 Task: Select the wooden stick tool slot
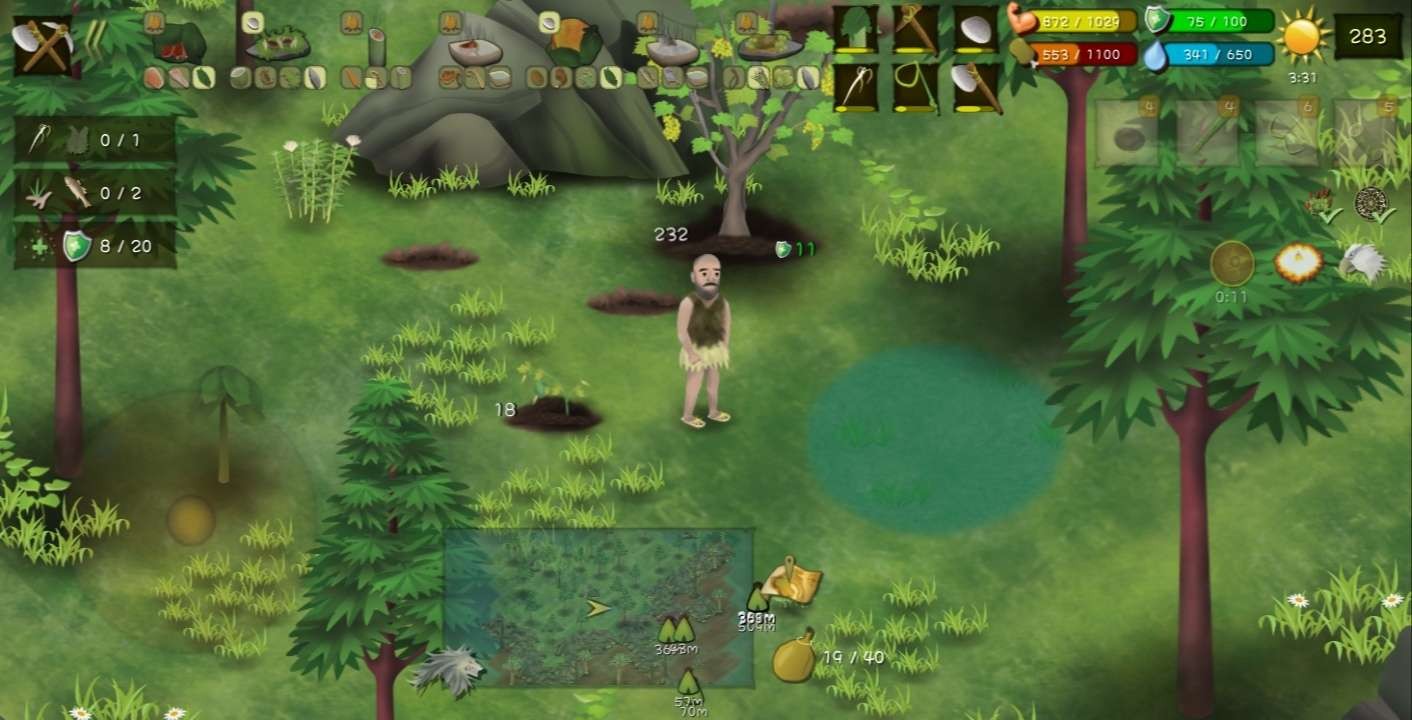(x=915, y=30)
